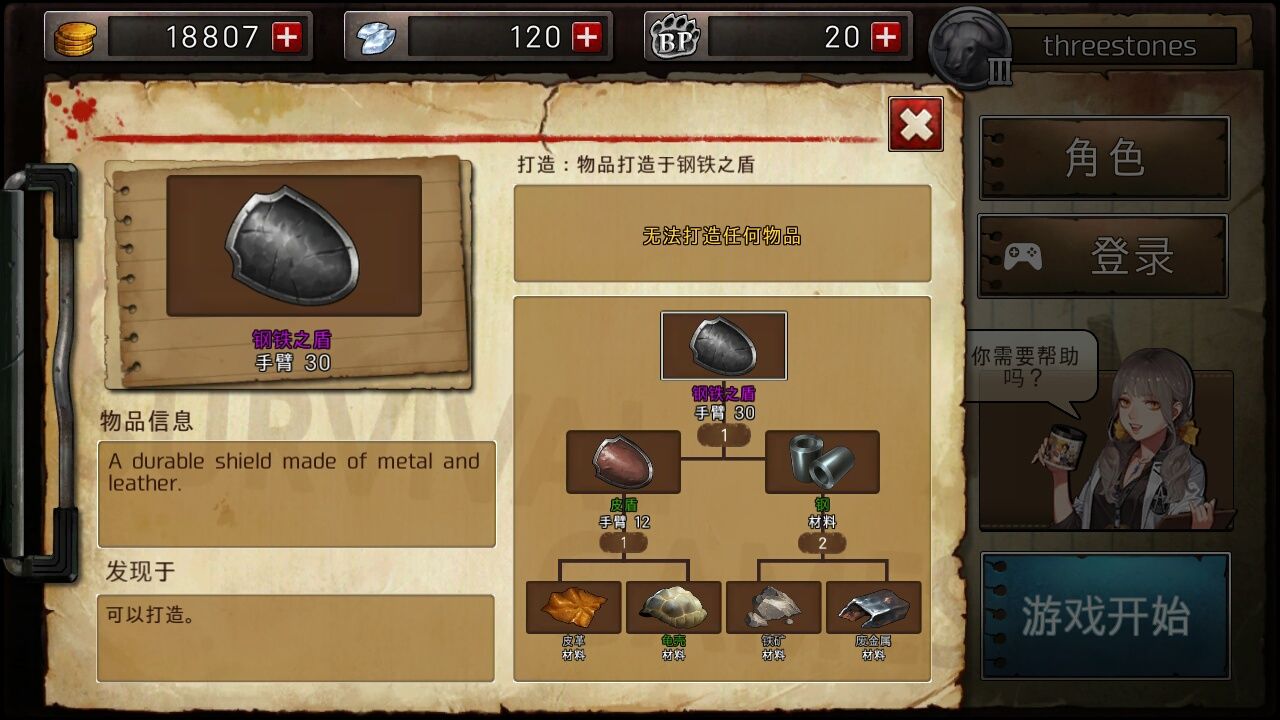Screen dimensions: 1280x720
Task: Select the 废金属 scrap metal material icon
Action: 872,606
